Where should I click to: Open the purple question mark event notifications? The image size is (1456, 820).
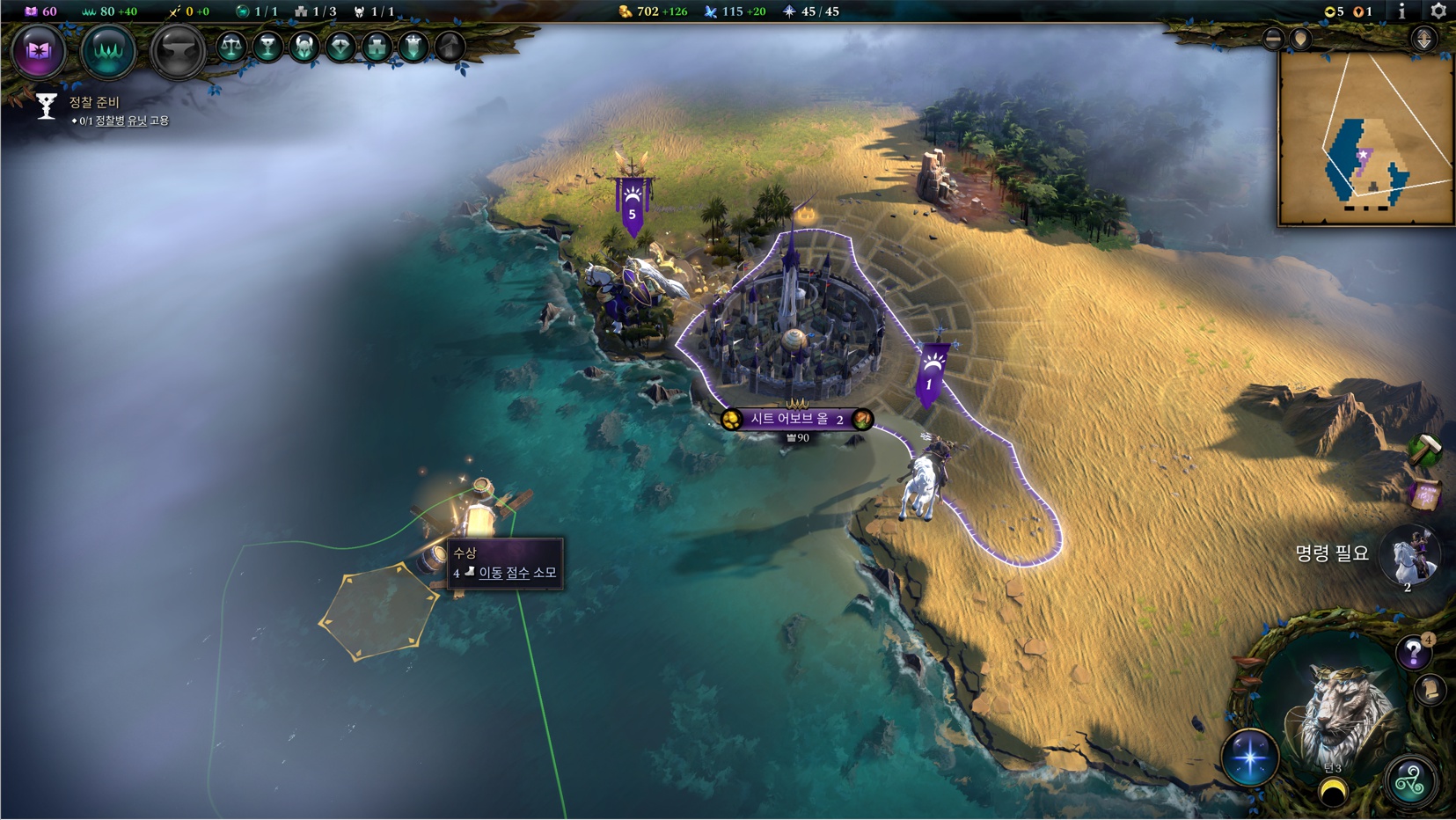point(1413,653)
